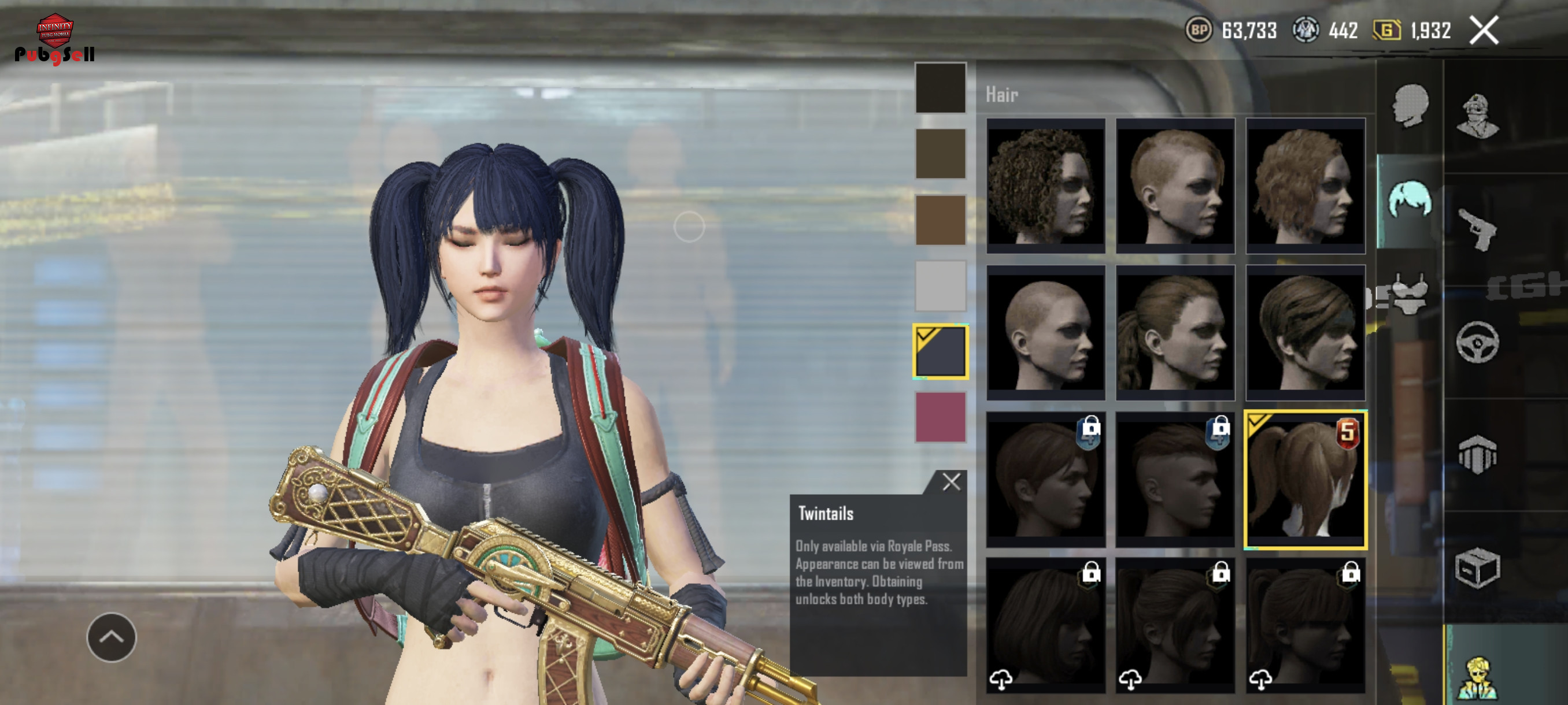Open the soldier outfit inventory section
The height and width of the screenshot is (705, 1568).
pyautogui.click(x=1477, y=116)
